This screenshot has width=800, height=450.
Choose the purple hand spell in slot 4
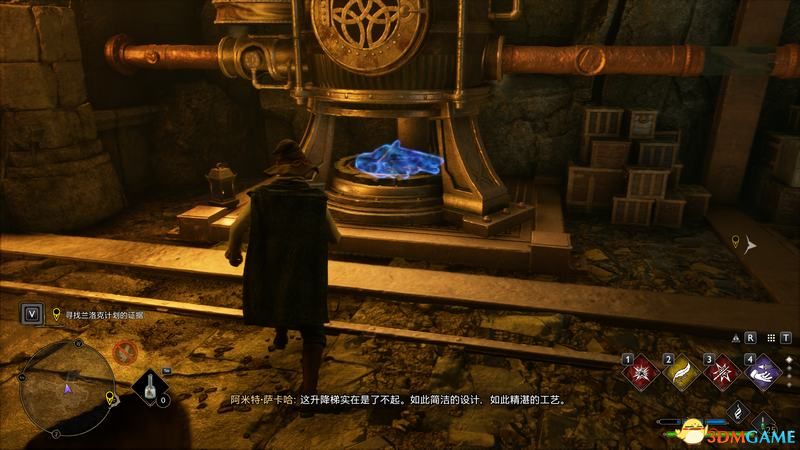(x=762, y=373)
